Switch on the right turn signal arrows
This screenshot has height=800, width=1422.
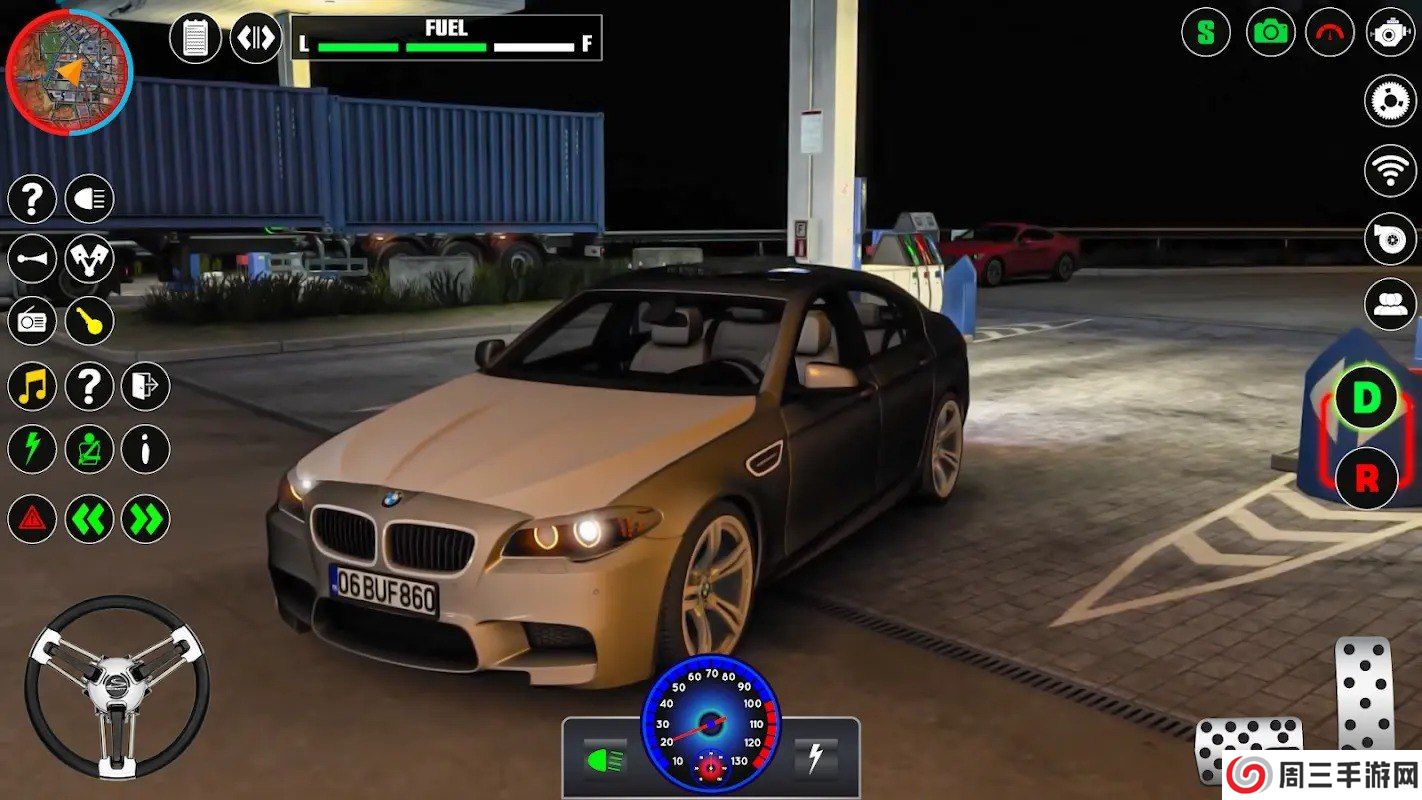(x=146, y=519)
